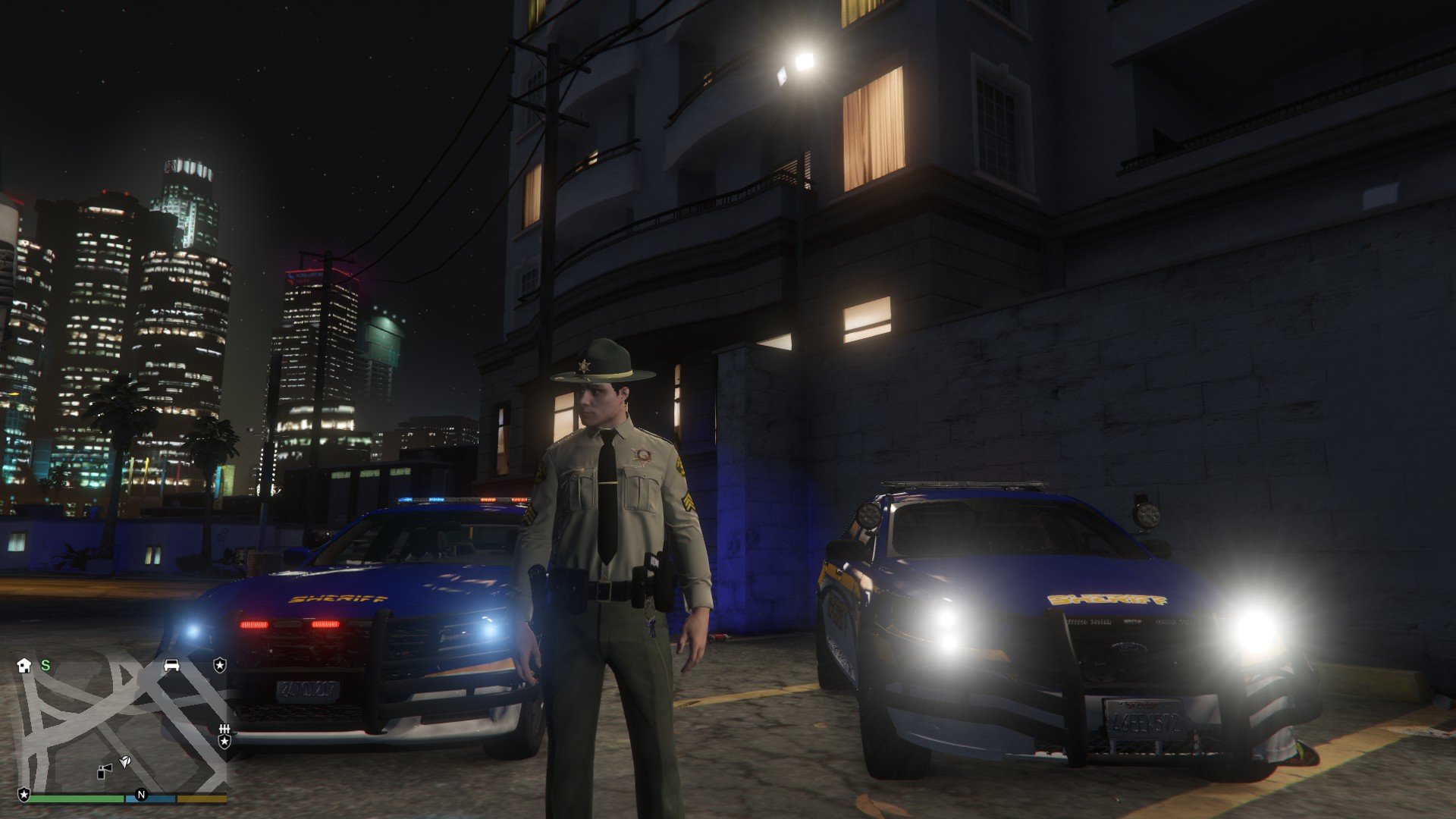
Task: Click the player arrow on the minimap
Action: point(125,761)
